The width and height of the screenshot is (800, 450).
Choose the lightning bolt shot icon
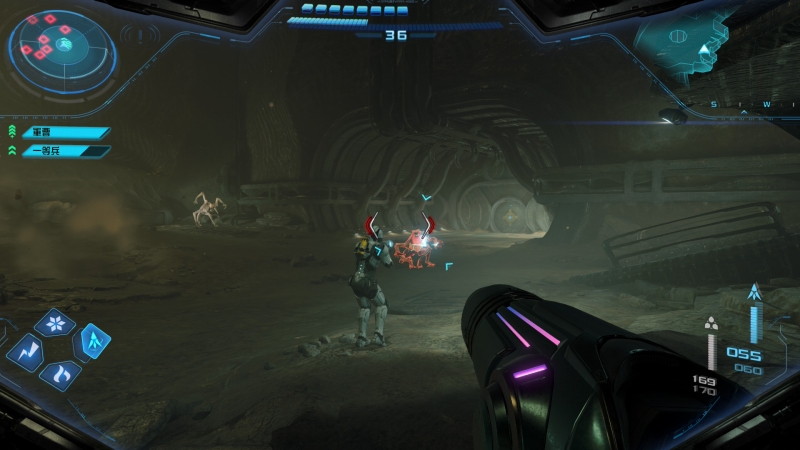(x=24, y=352)
